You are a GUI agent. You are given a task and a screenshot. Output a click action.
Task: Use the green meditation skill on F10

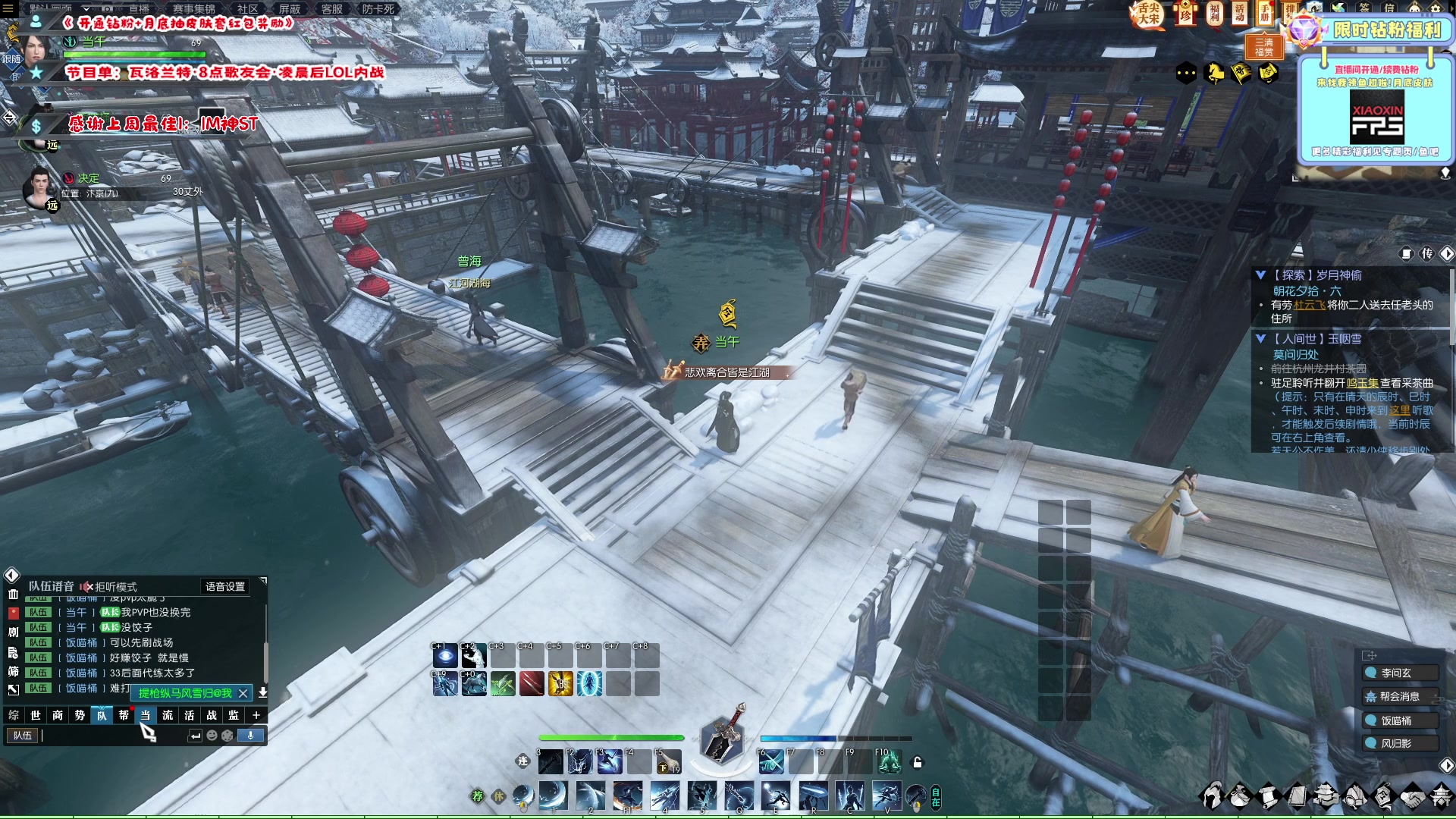pos(889,762)
